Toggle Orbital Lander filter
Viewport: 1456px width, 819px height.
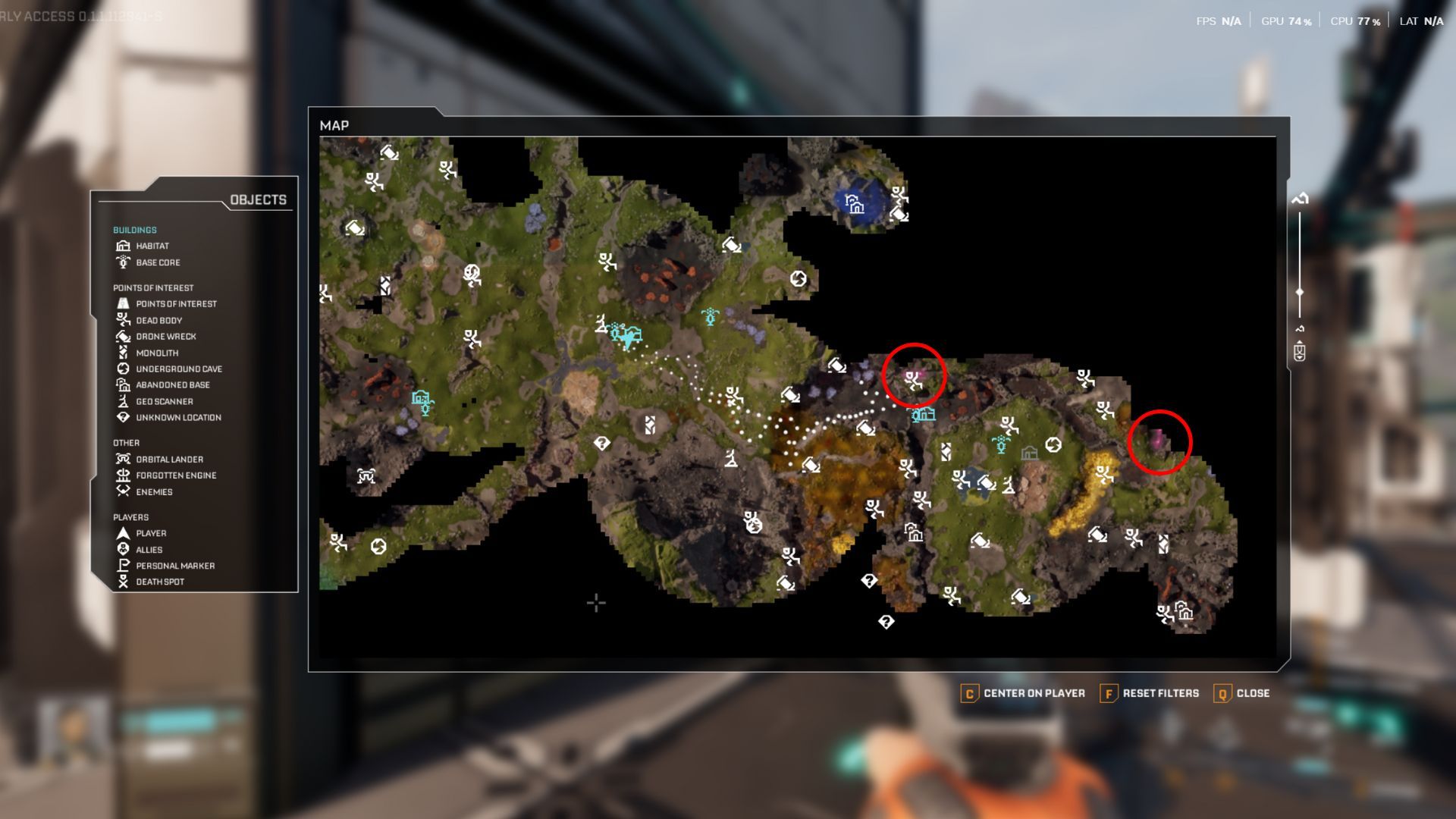pyautogui.click(x=168, y=460)
